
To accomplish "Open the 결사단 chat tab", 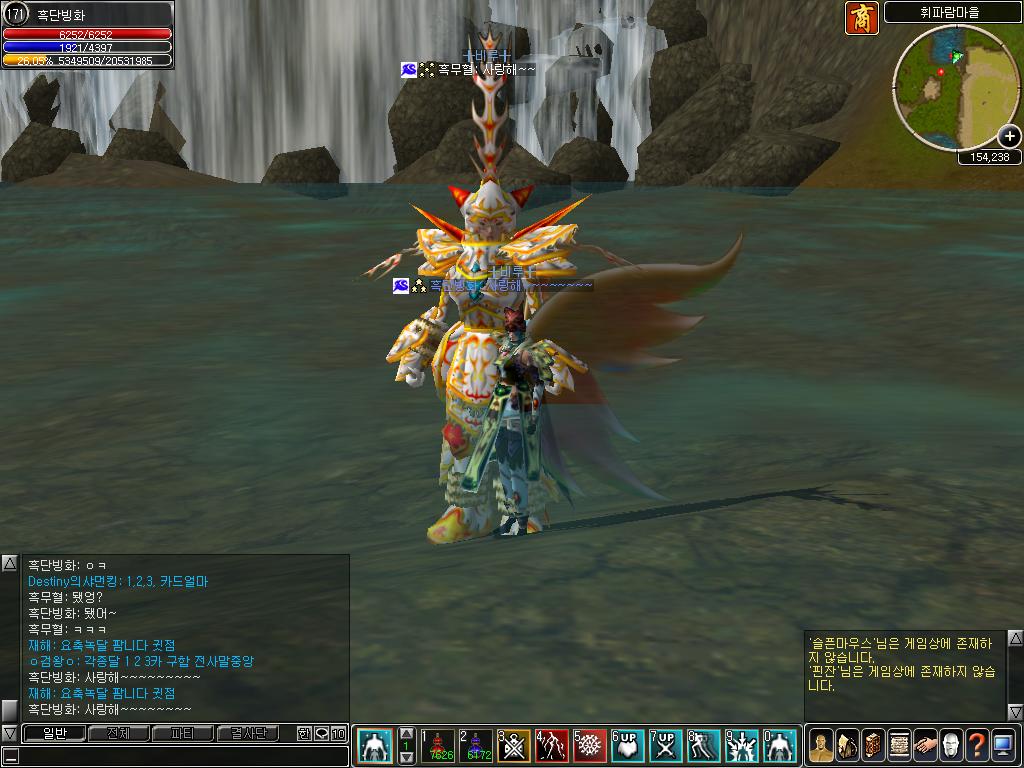I will click(x=247, y=733).
